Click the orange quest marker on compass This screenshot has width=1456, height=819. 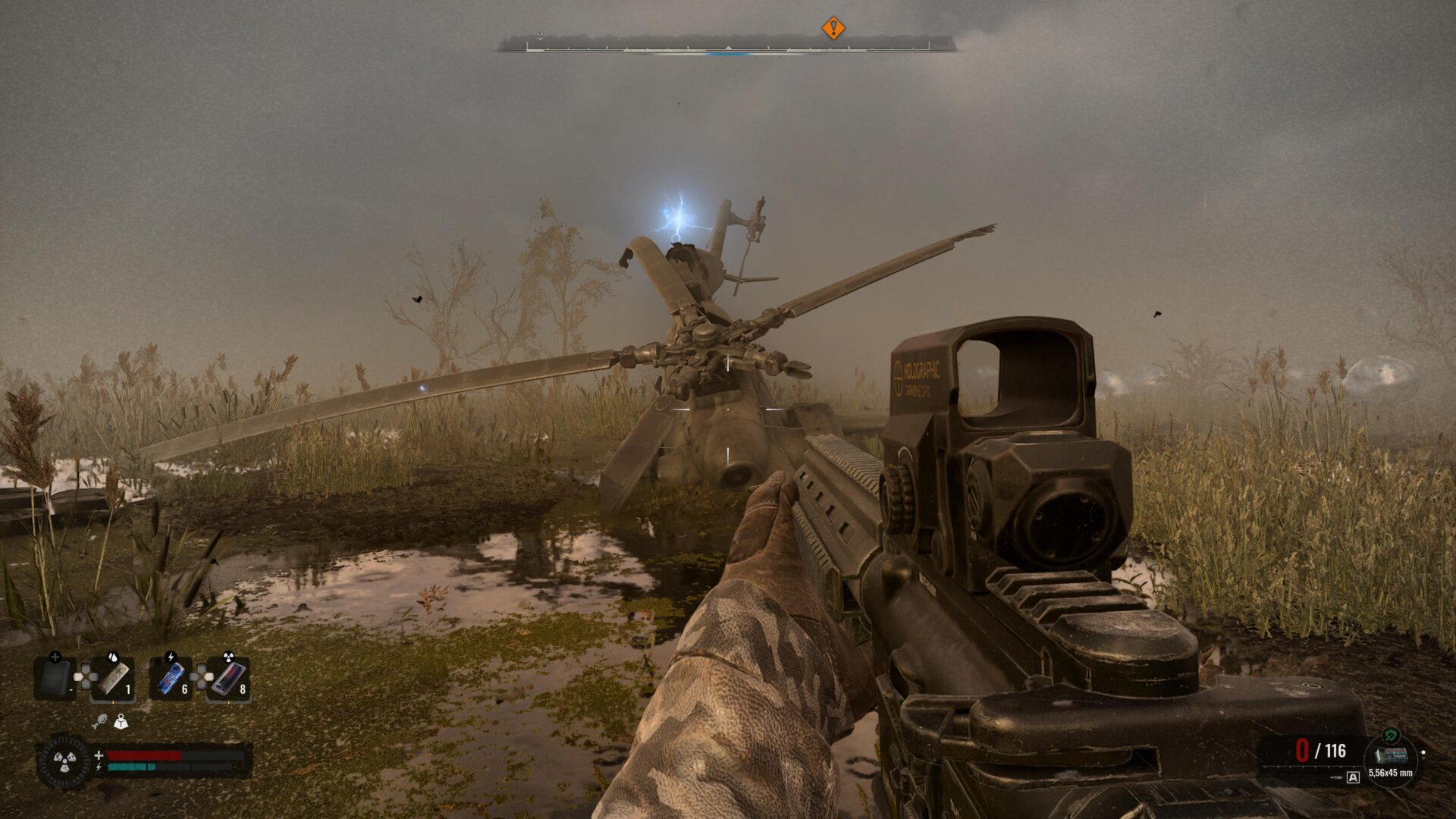833,28
